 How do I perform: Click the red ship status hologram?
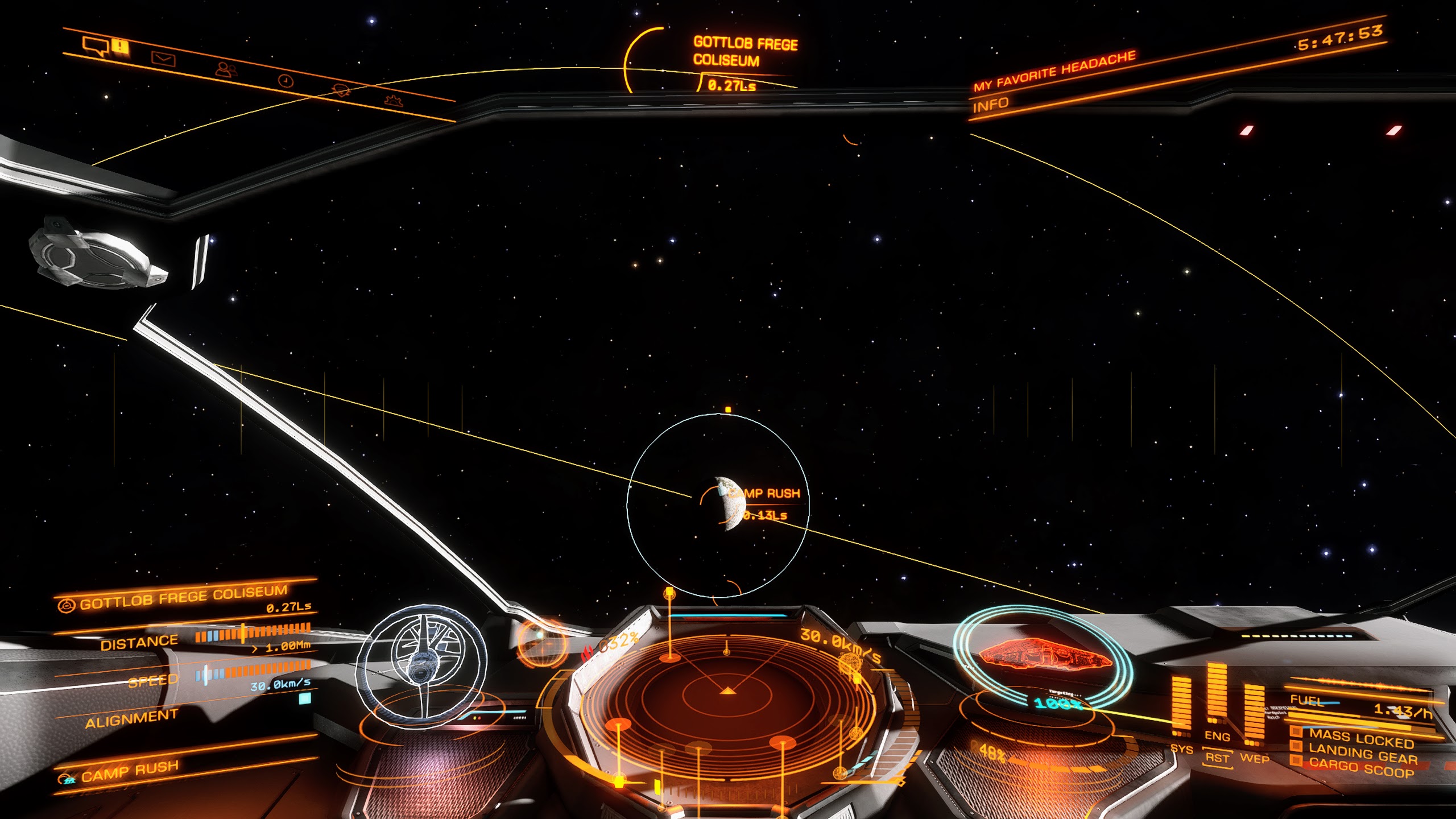[1044, 655]
